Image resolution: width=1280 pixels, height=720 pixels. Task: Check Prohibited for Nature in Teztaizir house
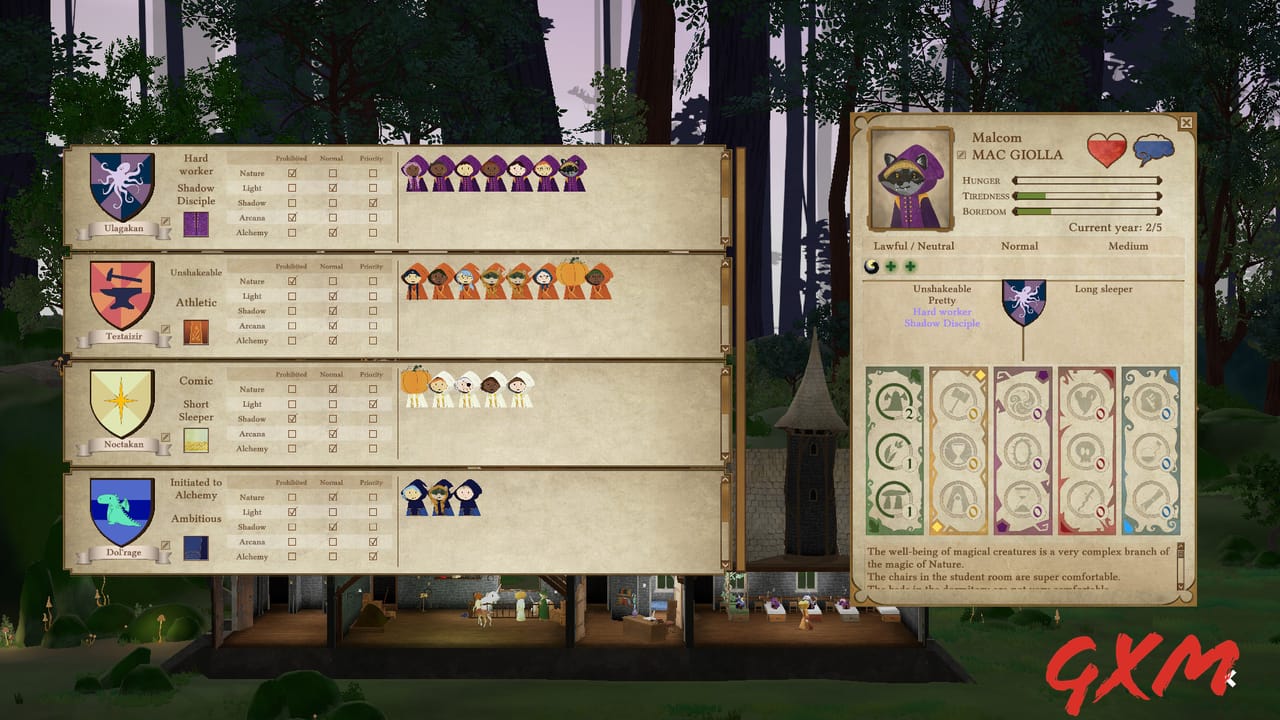tap(291, 282)
